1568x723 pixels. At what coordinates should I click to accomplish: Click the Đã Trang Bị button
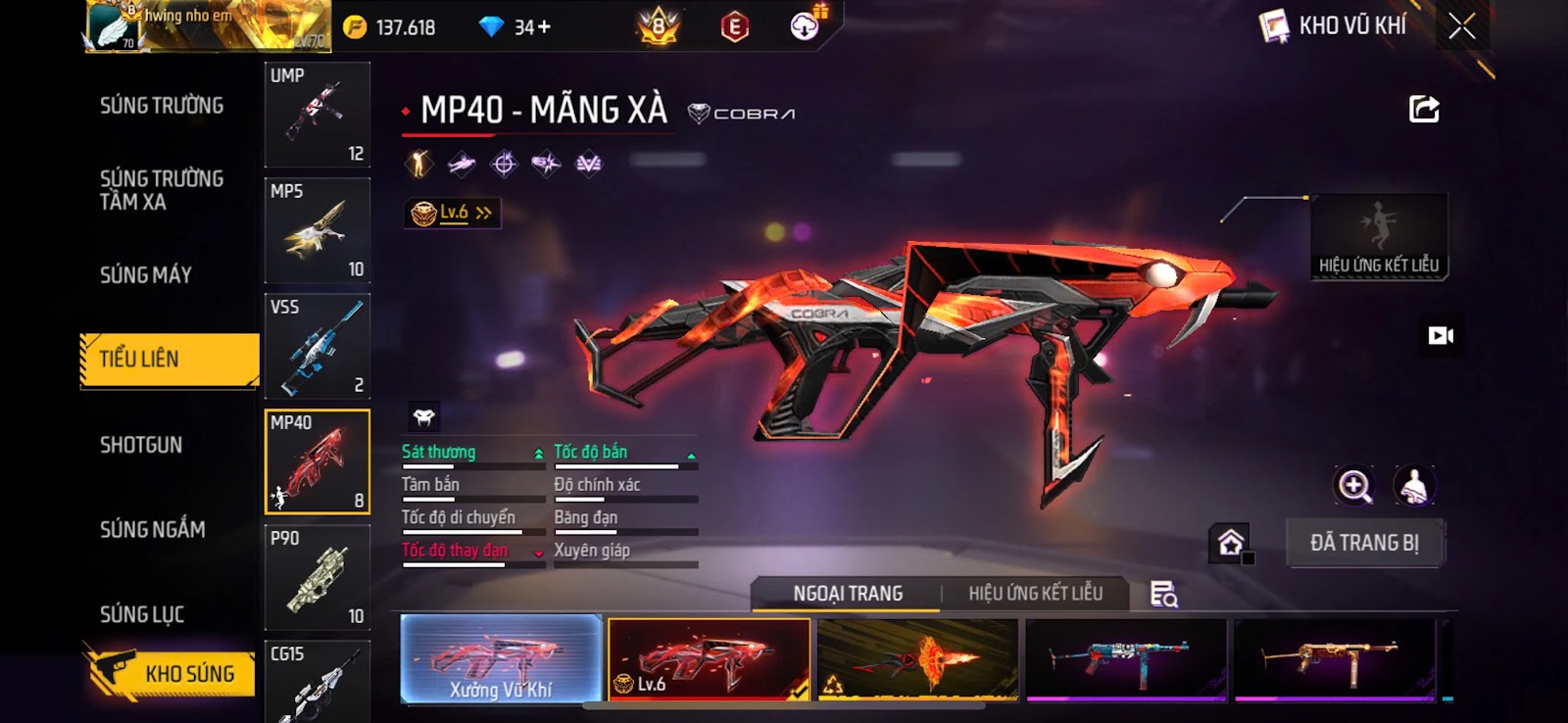(1364, 543)
